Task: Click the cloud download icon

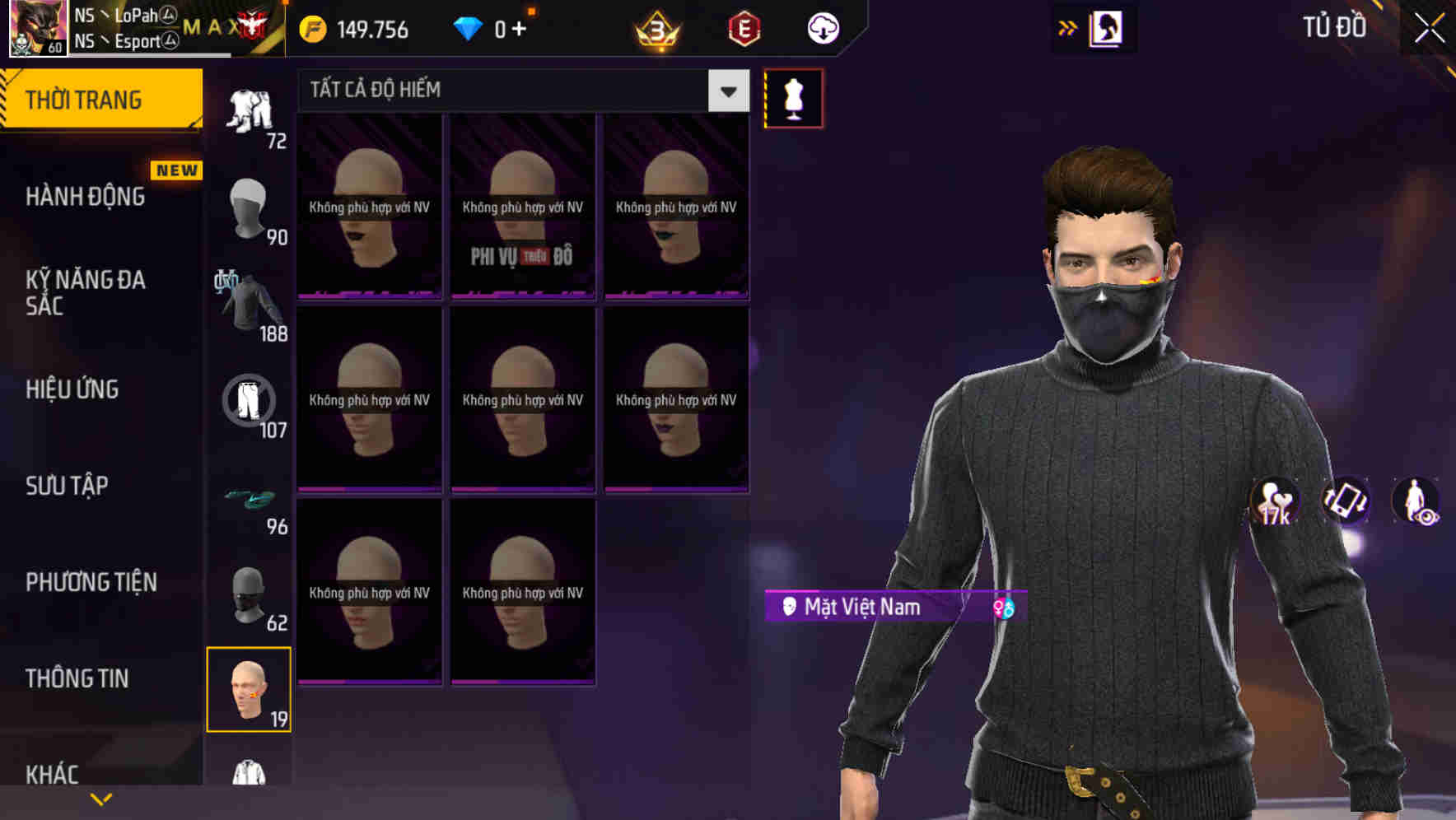Action: (x=822, y=27)
